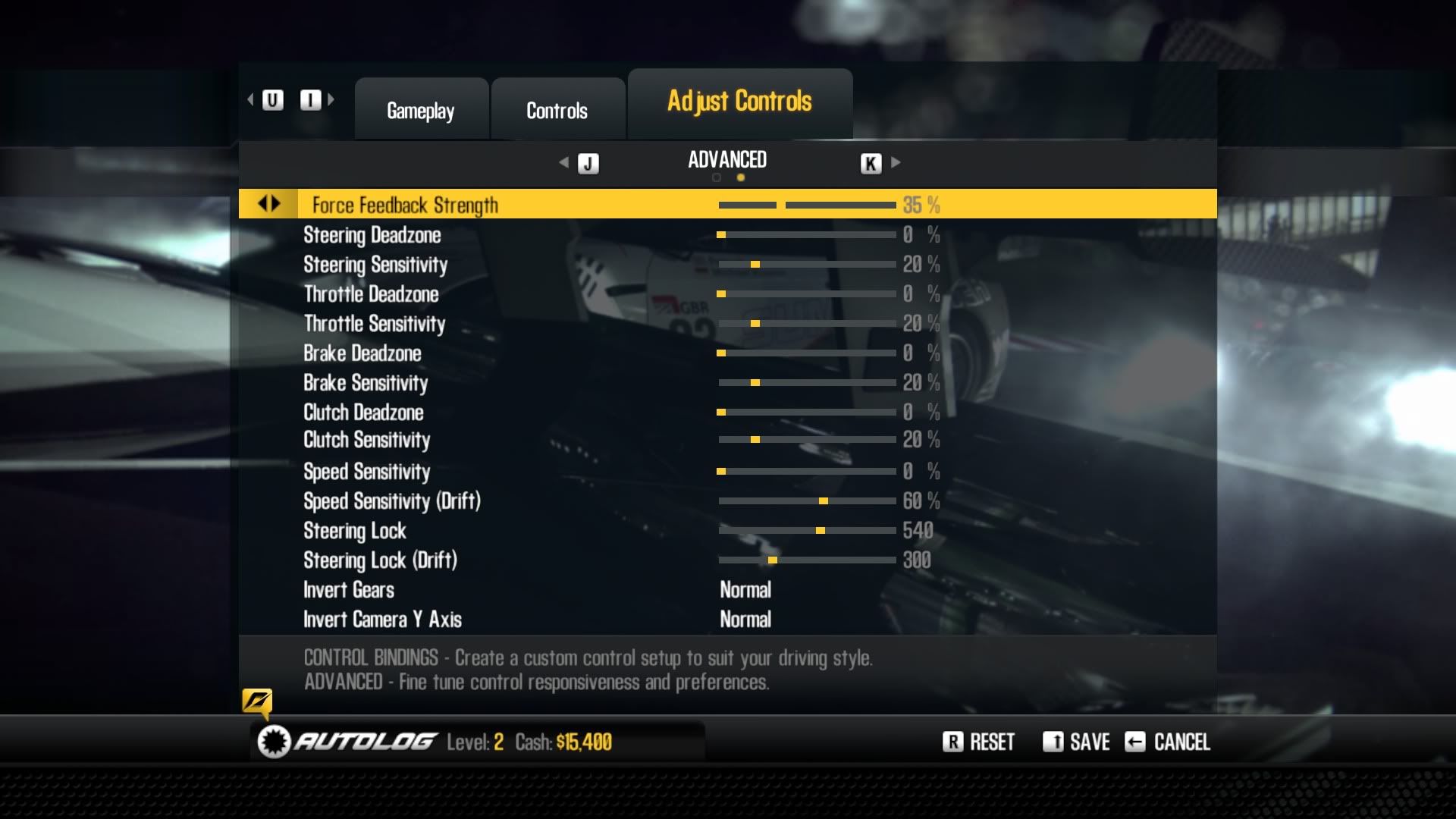Select the Speed Sensitivity (Drift) slider
This screenshot has height=819, width=1456.
point(807,501)
